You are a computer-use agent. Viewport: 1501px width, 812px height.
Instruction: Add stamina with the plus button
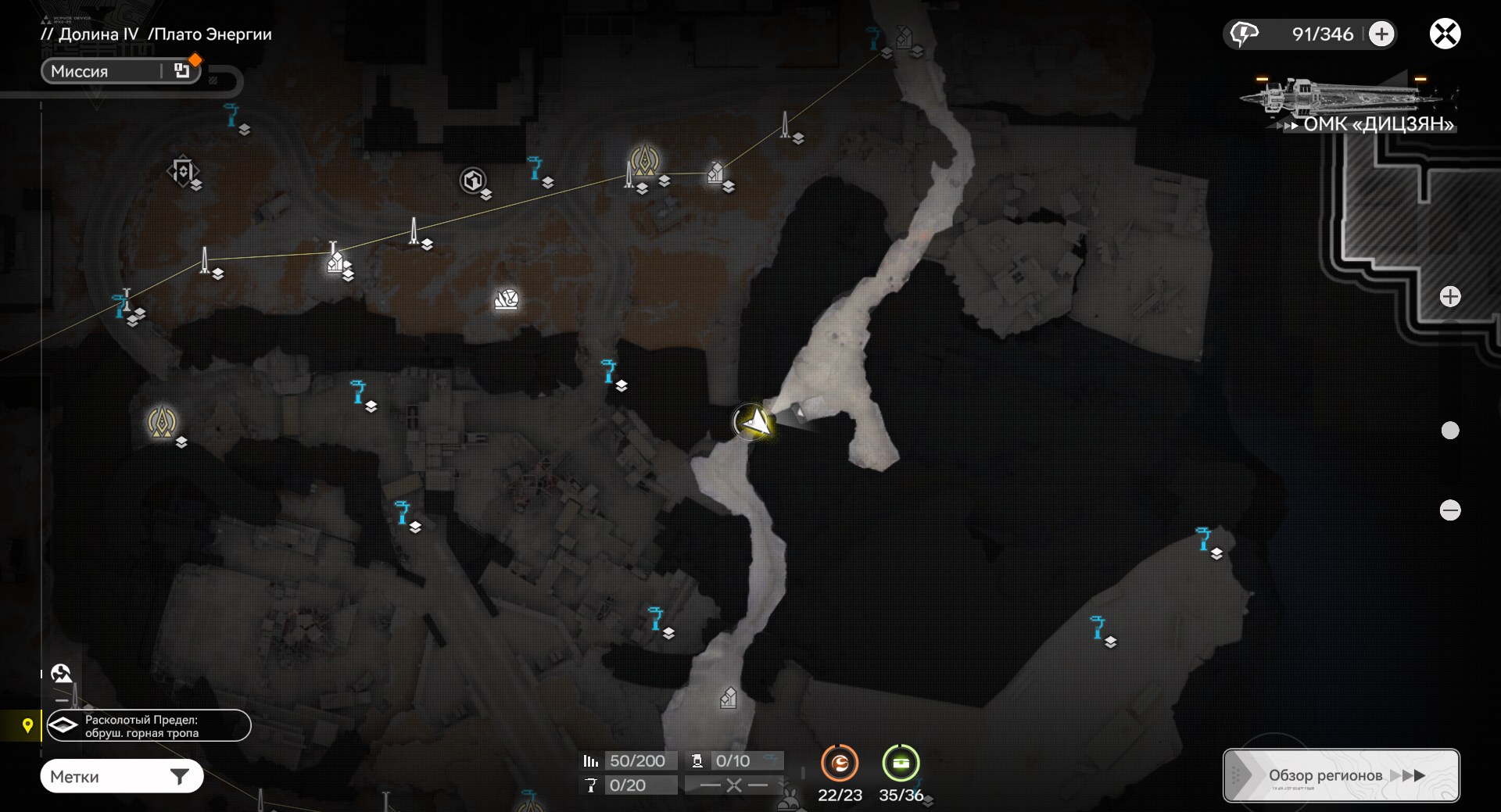[1381, 34]
